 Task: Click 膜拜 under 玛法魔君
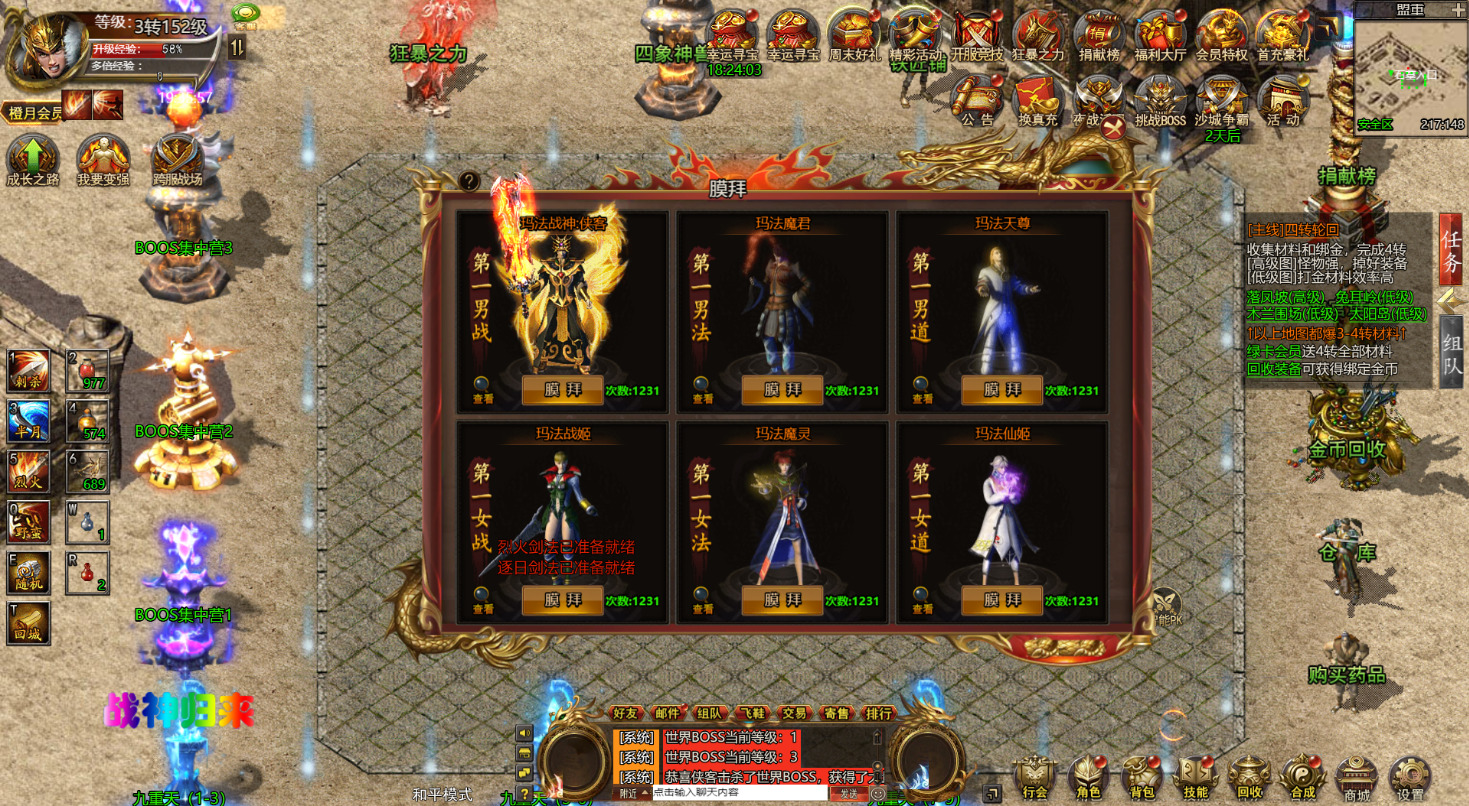coord(782,390)
